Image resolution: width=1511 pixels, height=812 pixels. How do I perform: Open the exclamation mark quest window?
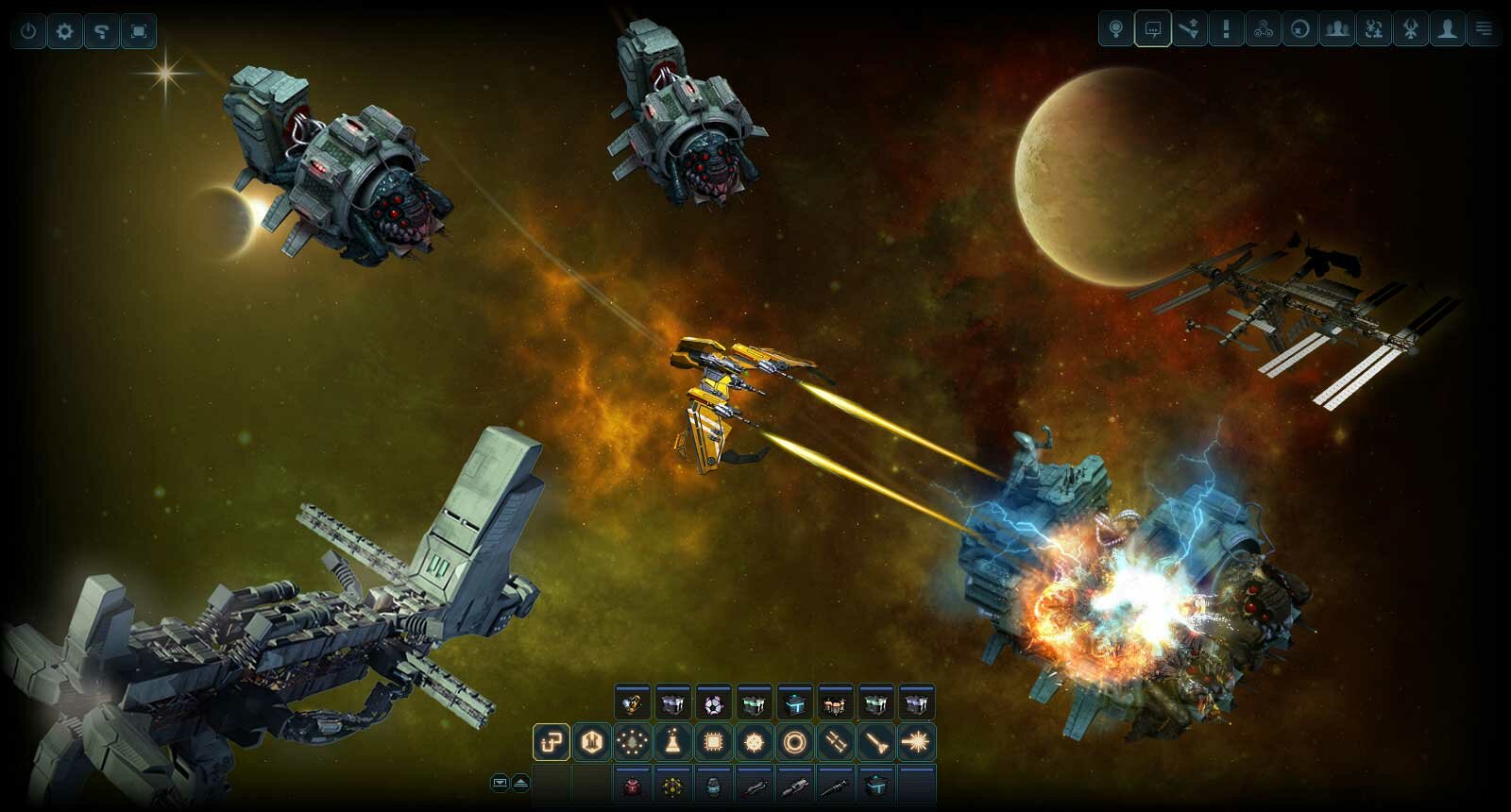[x=1226, y=29]
